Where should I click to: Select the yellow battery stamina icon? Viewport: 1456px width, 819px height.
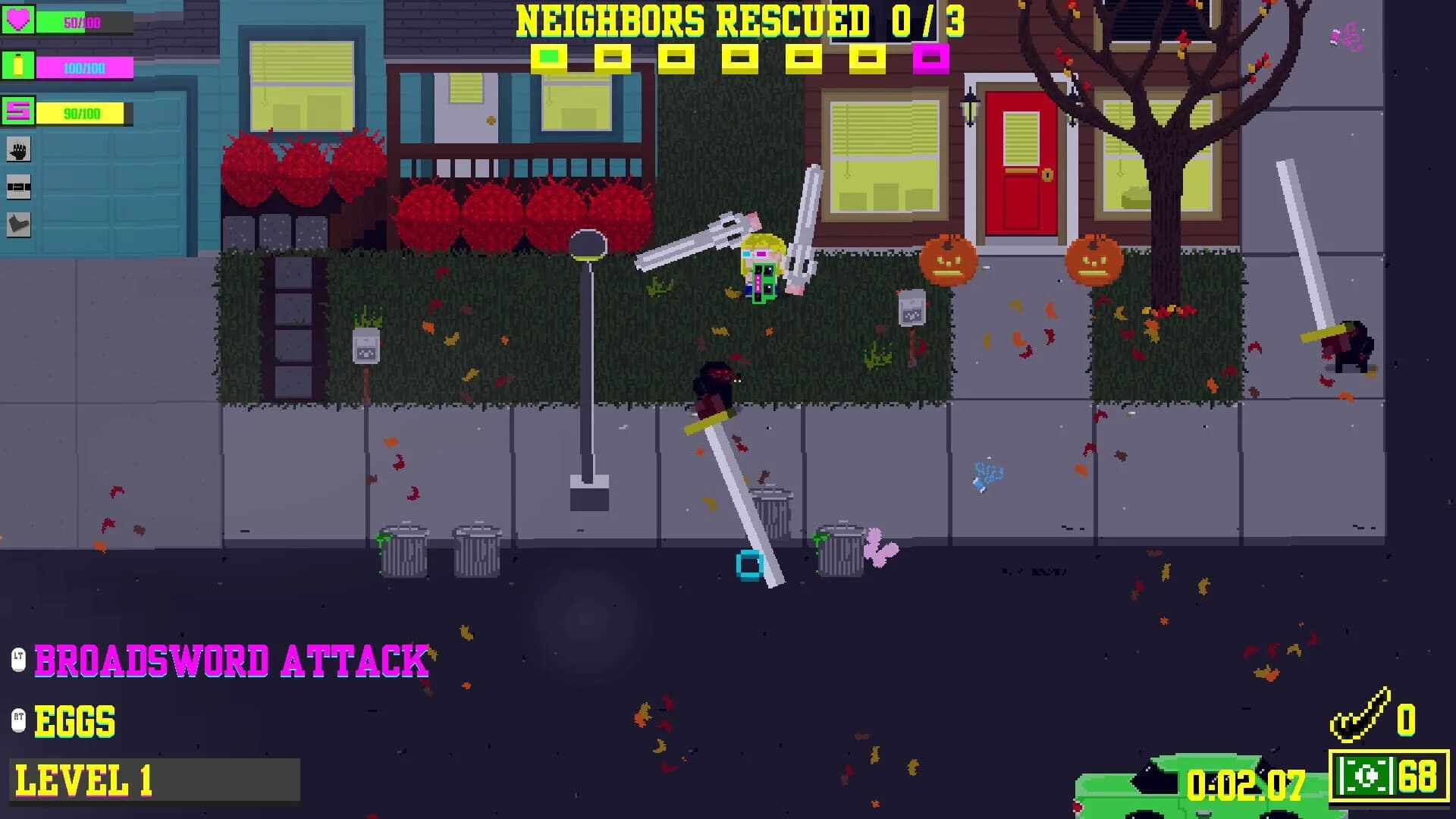click(x=17, y=64)
